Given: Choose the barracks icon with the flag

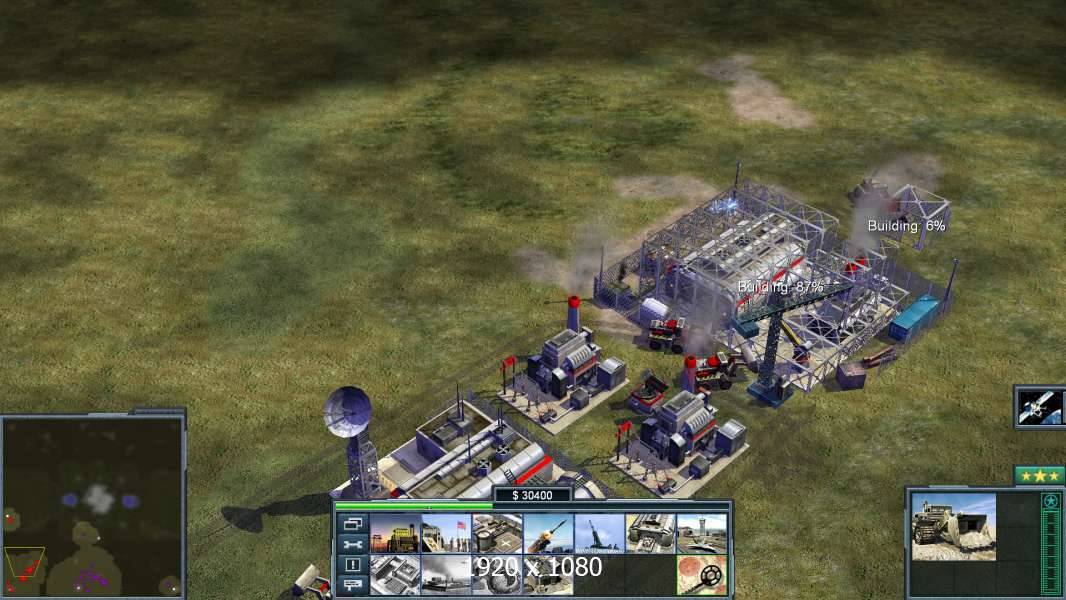Looking at the screenshot, I should 446,534.
